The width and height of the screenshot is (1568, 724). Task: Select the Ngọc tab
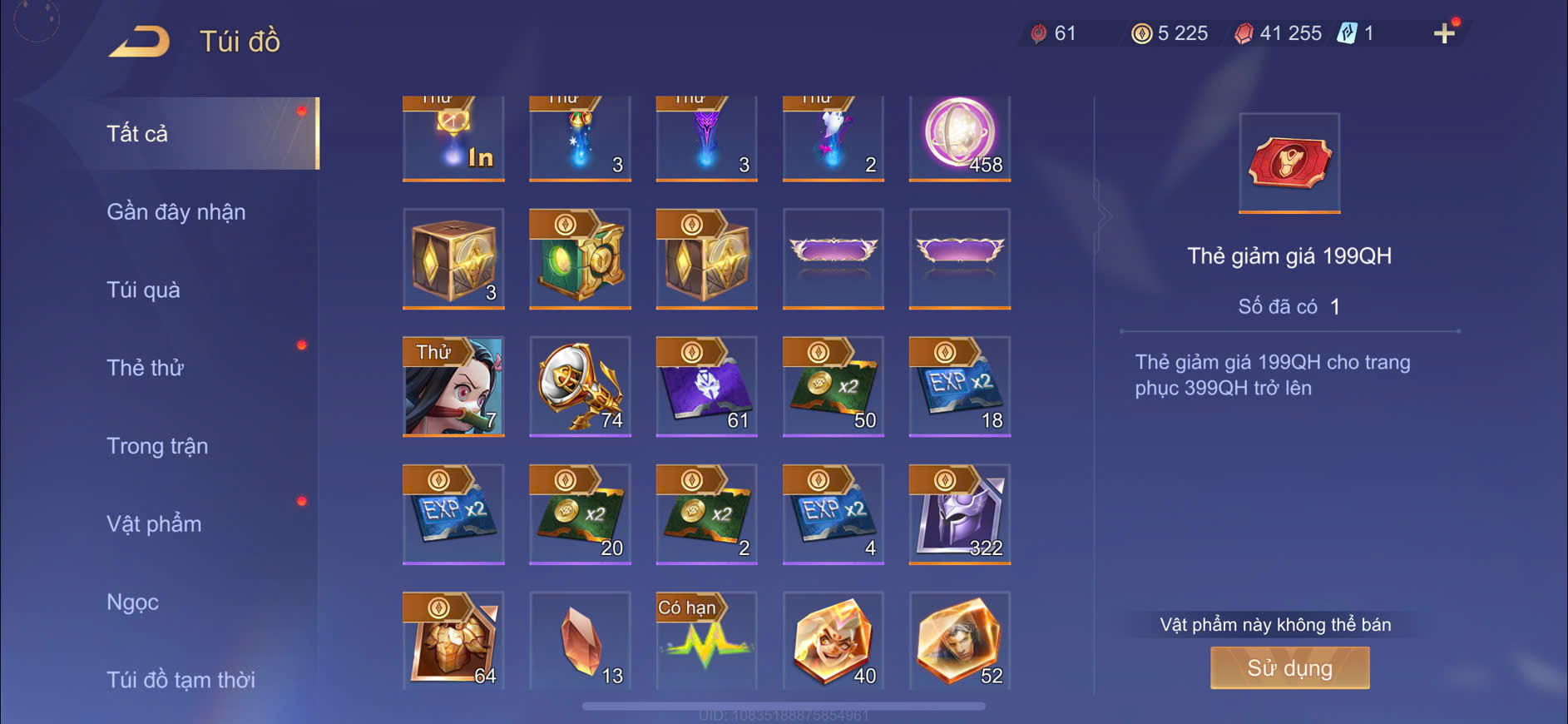click(x=132, y=602)
